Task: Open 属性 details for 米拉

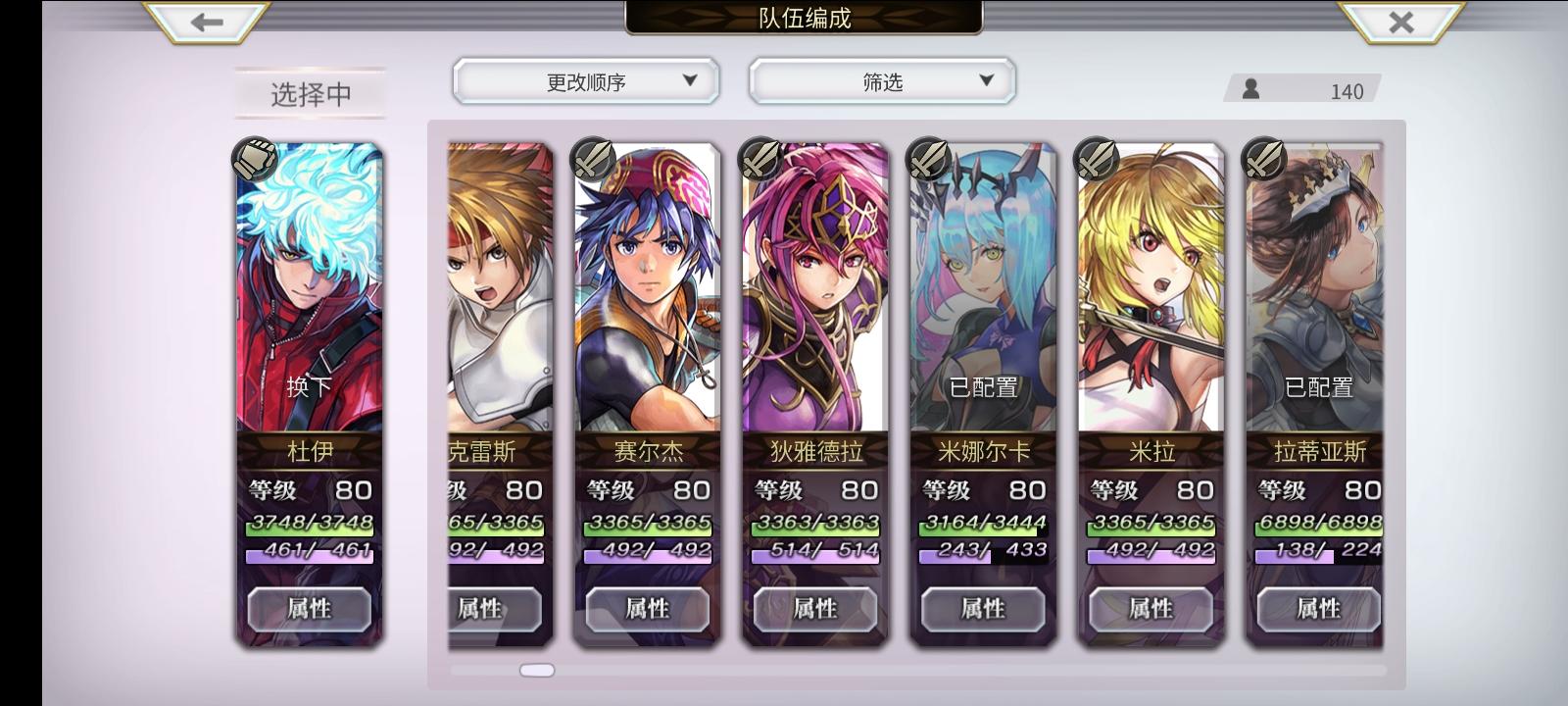Action: click(x=1151, y=609)
